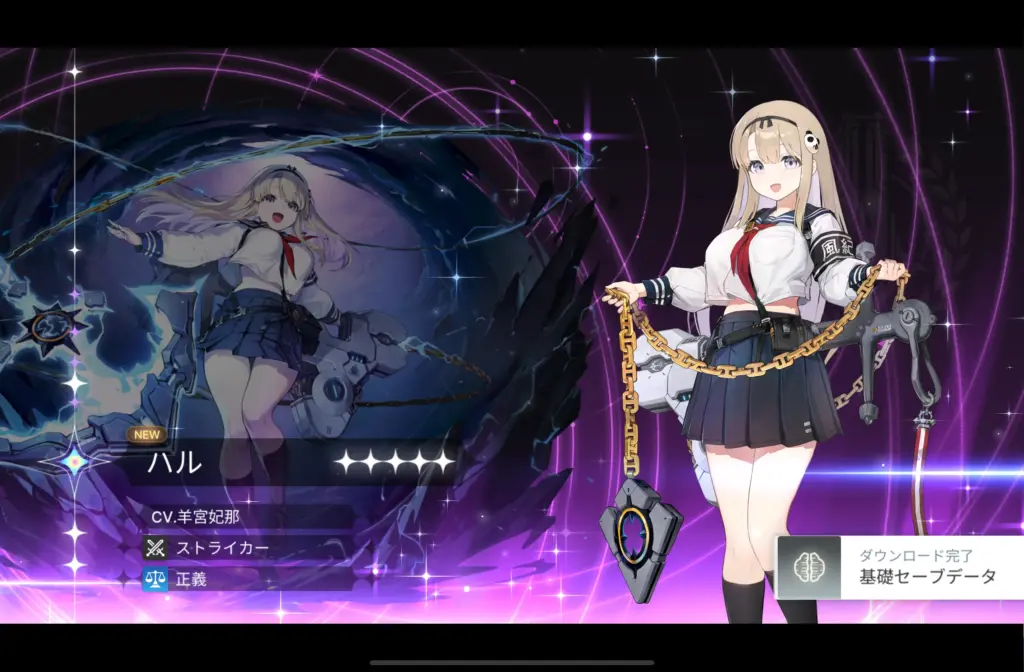This screenshot has width=1024, height=672.
Task: Select the 正義 scales attribute icon
Action: pos(154,579)
